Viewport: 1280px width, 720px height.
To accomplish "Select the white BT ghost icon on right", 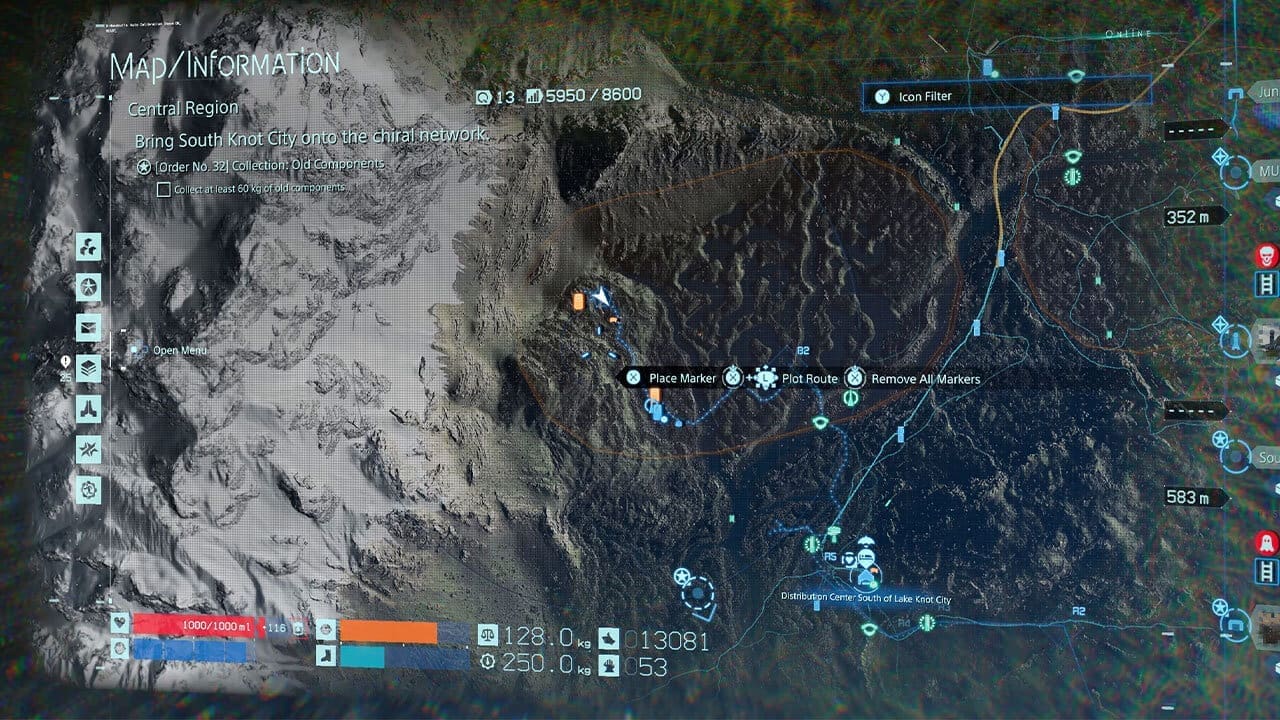I will coord(1267,541).
